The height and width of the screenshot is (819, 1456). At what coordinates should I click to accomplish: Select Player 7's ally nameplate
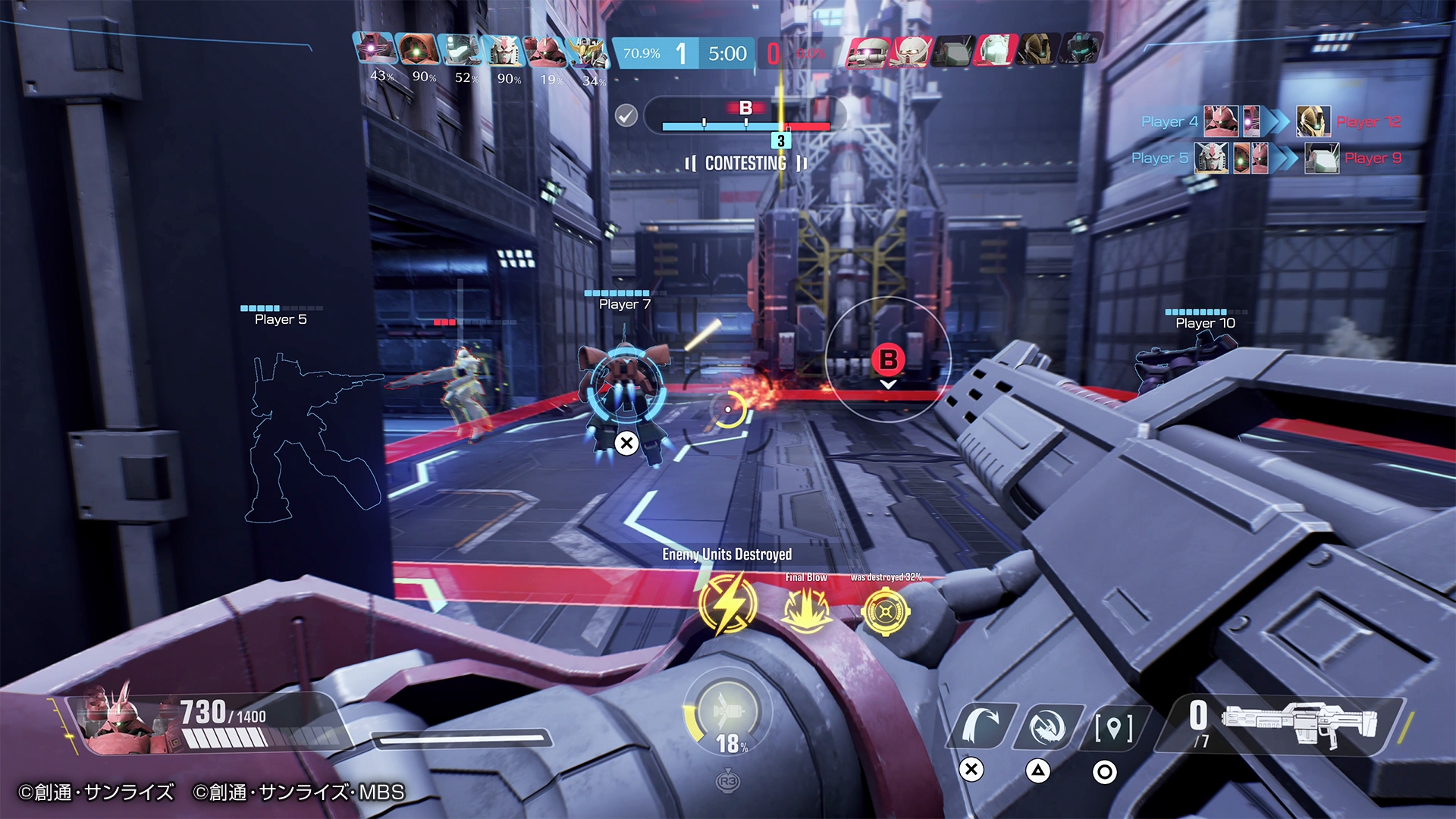(x=624, y=303)
